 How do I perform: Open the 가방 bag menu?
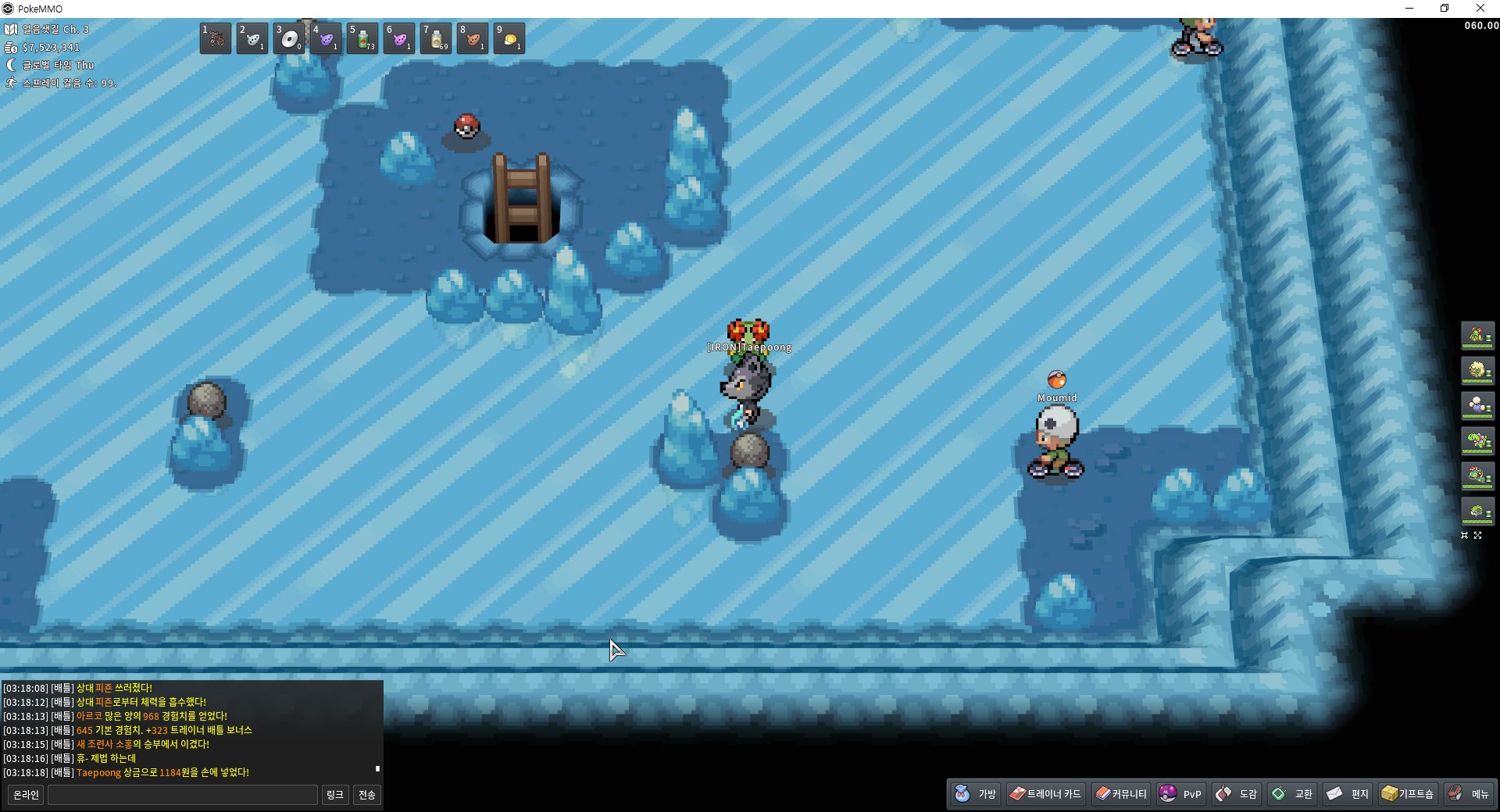pyautogui.click(x=976, y=794)
